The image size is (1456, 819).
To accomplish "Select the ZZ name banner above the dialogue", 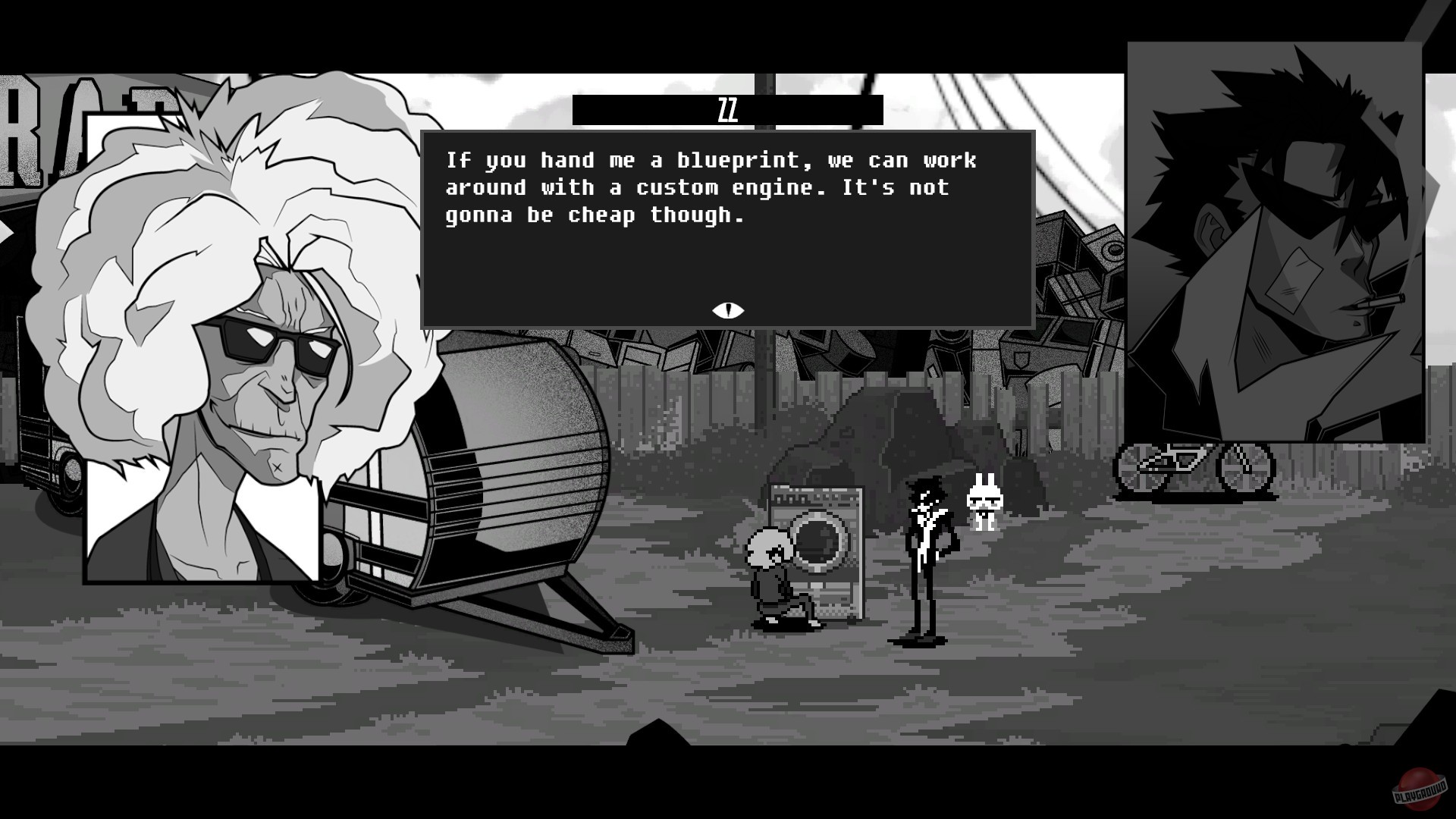I will (726, 108).
